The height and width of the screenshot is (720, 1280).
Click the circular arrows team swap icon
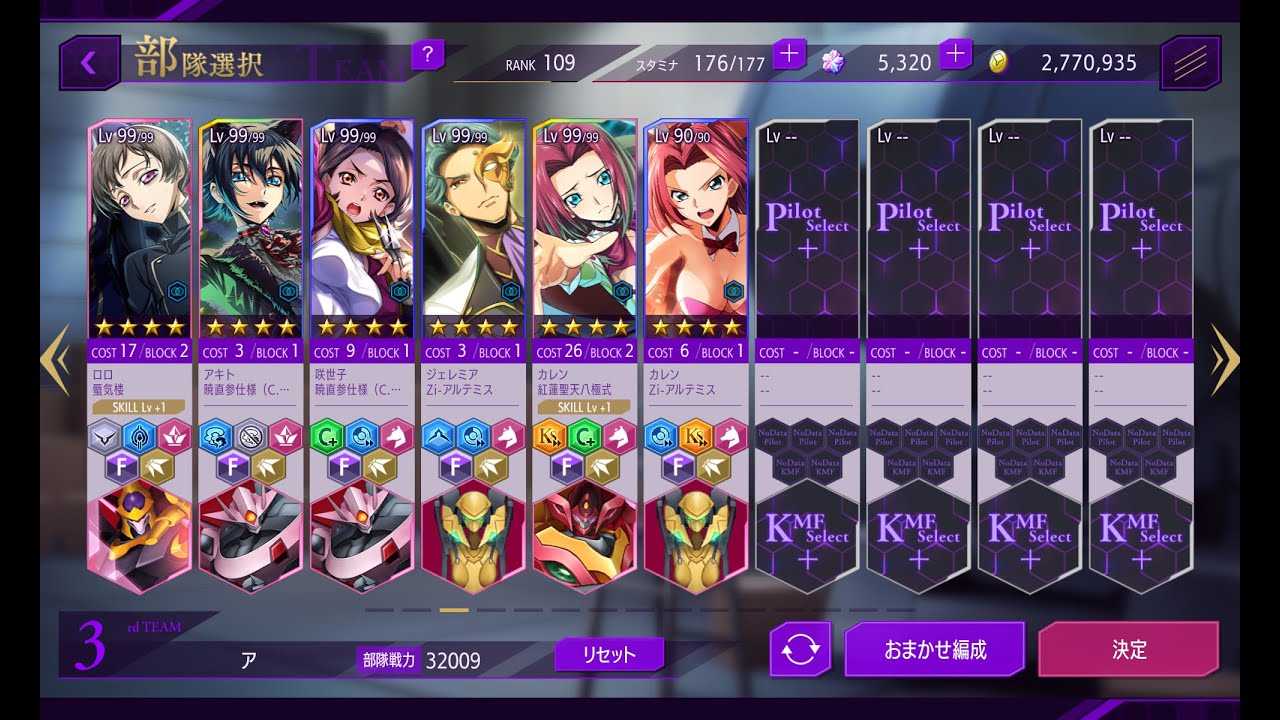click(x=800, y=650)
